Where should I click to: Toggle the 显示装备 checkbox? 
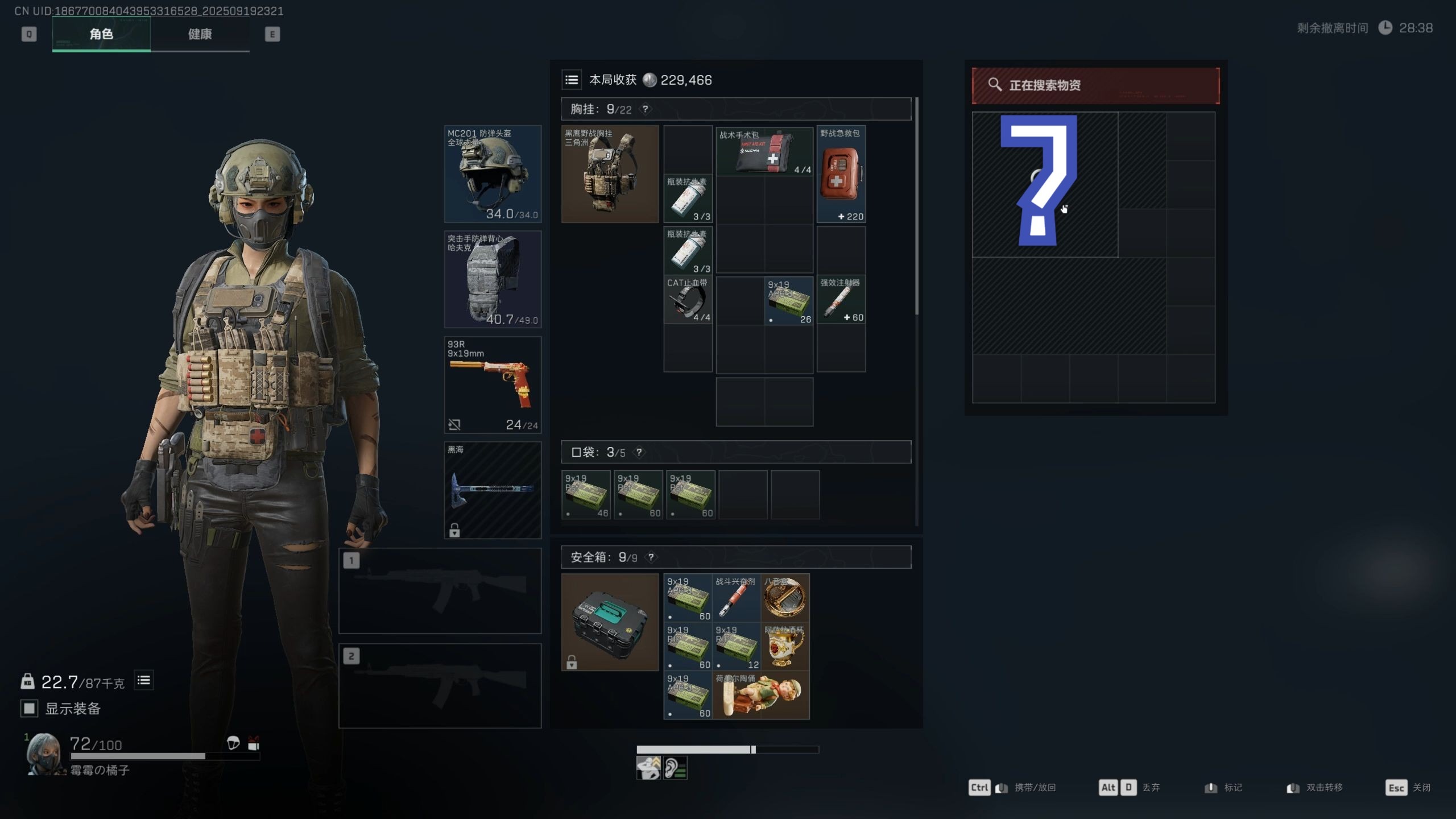click(x=29, y=708)
